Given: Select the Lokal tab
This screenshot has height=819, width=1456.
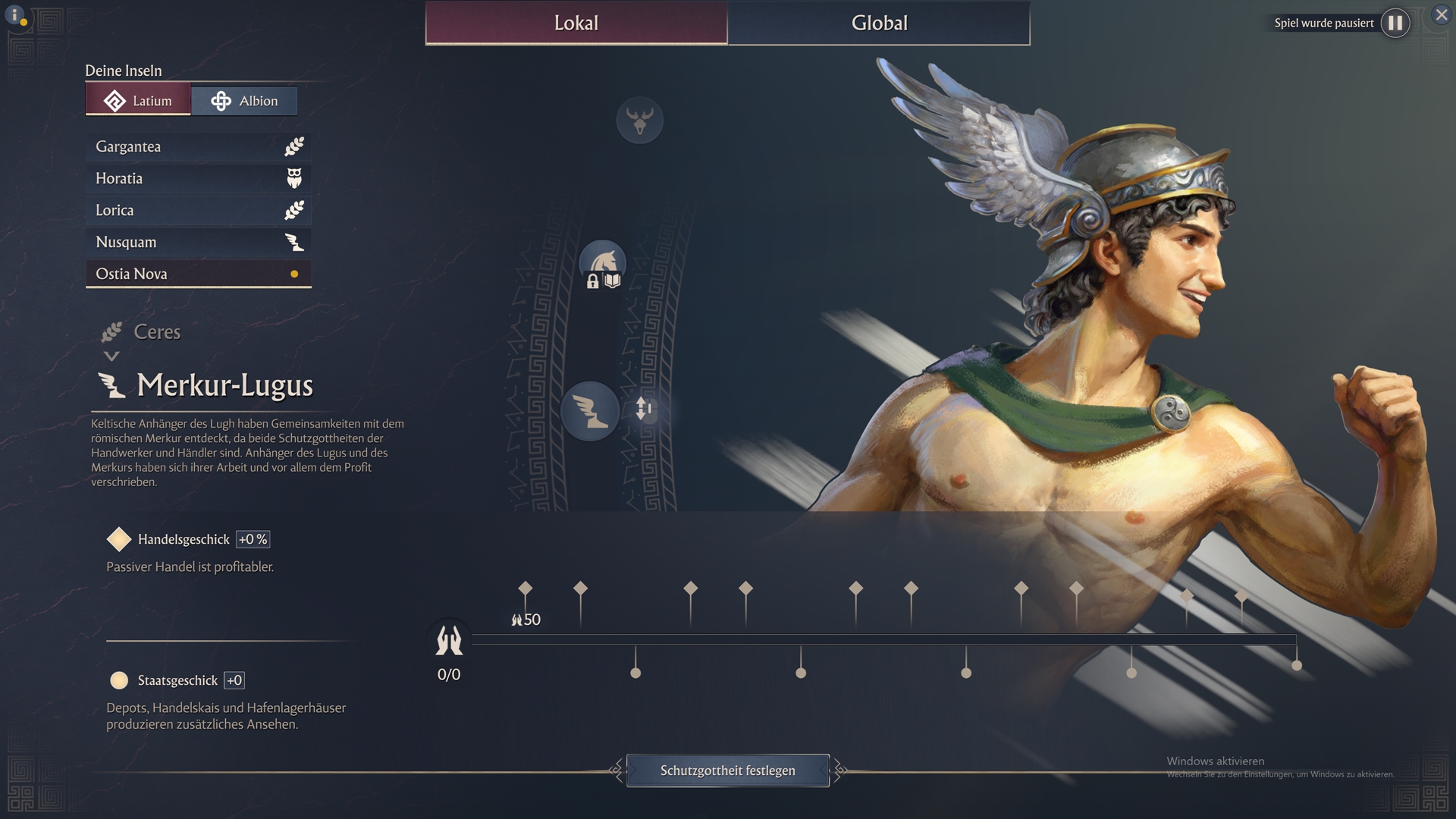Looking at the screenshot, I should (576, 23).
